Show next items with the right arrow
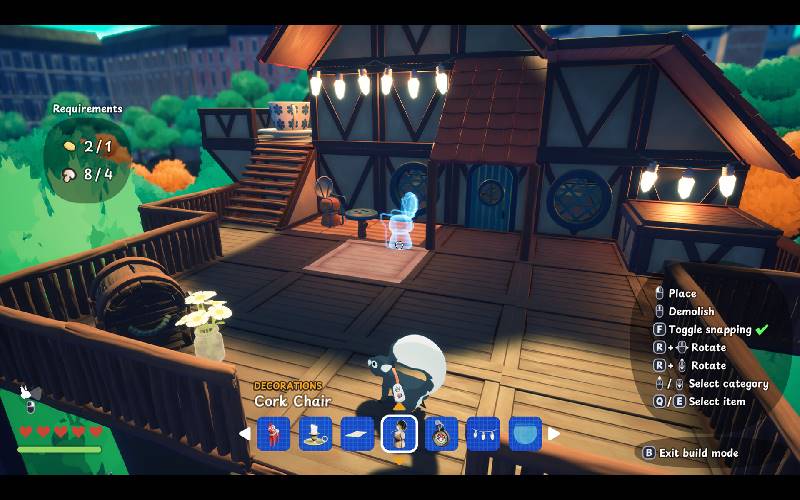 (x=553, y=433)
